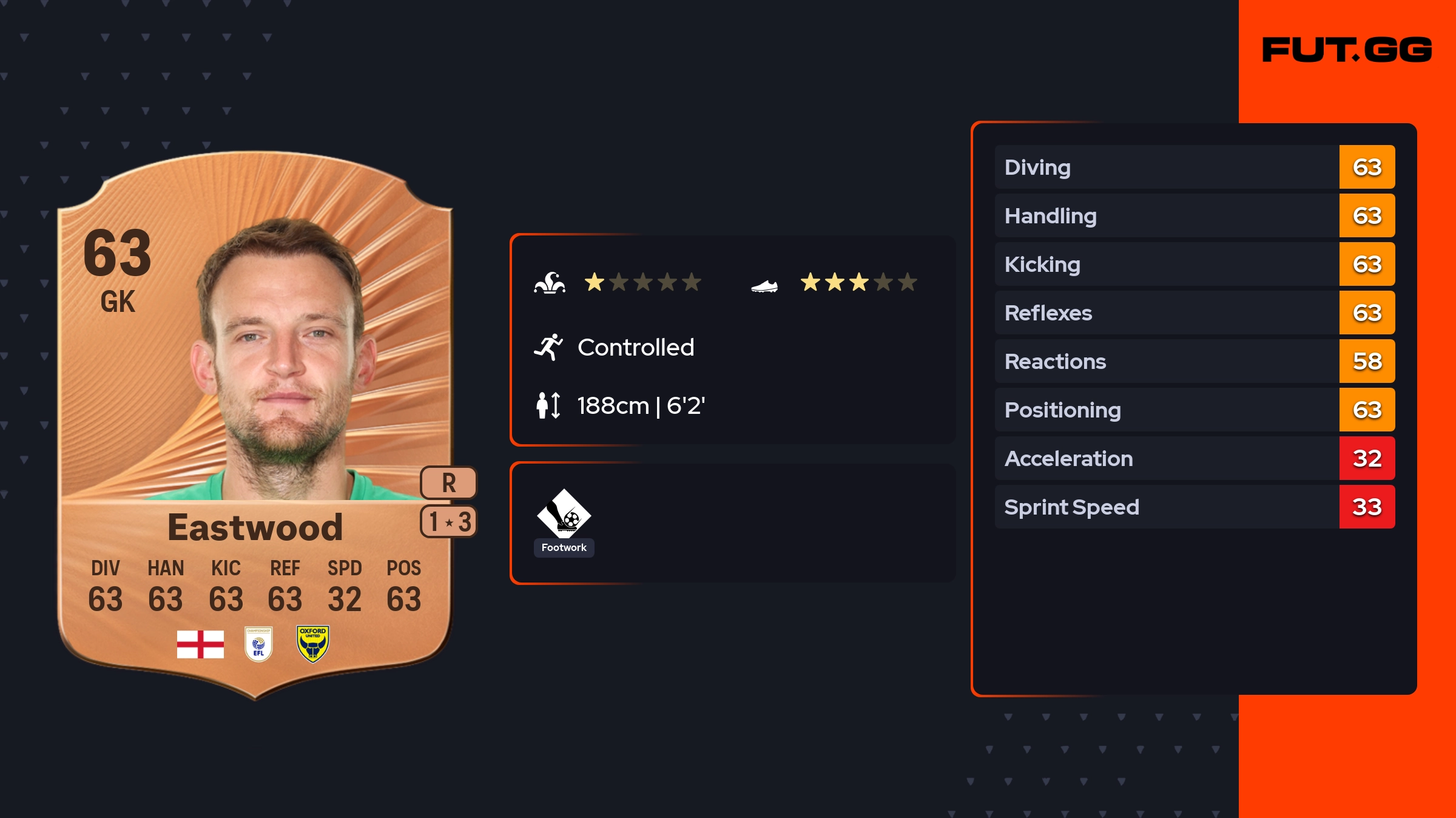
Task: Click the EFL Championship league badge
Action: pos(258,644)
